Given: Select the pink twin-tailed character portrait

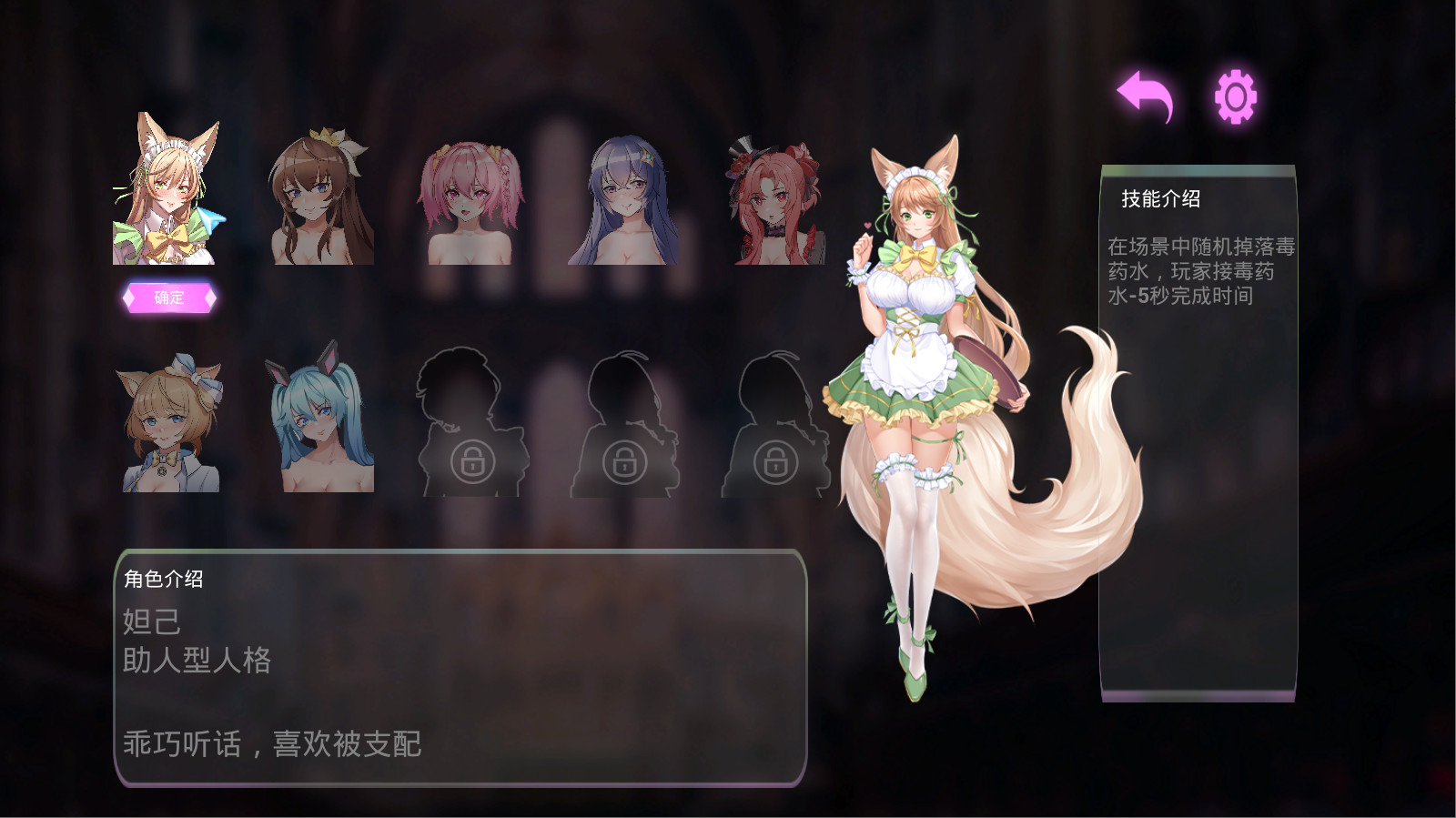Looking at the screenshot, I should [x=468, y=200].
